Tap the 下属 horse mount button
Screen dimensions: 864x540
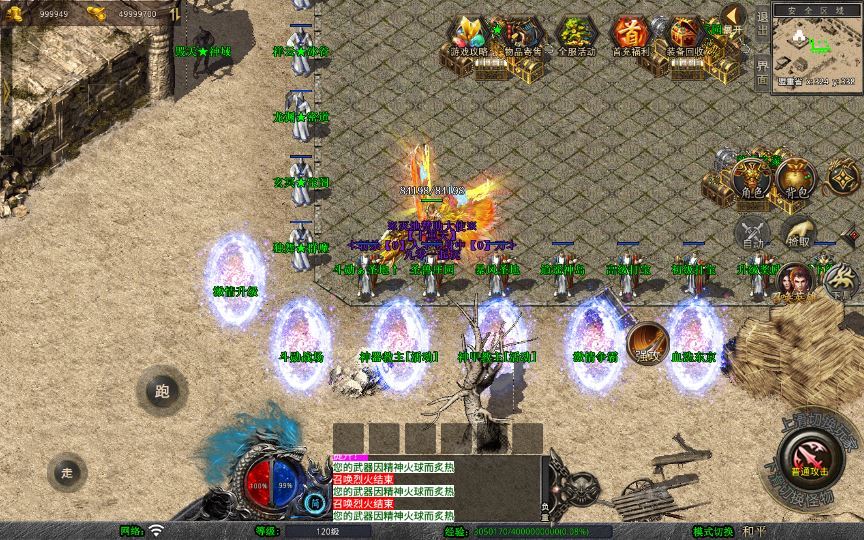pos(840,283)
